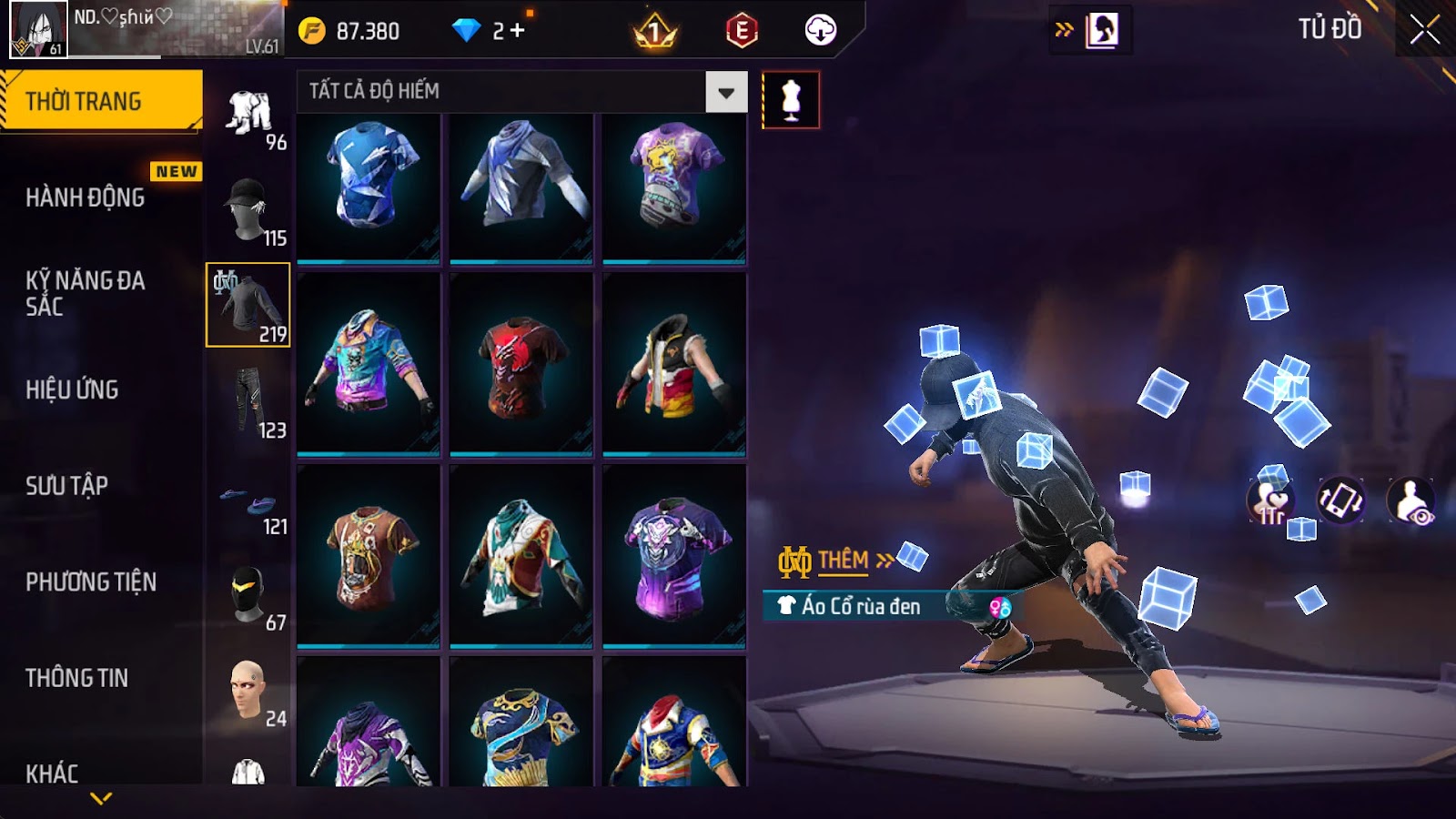Viewport: 1456px width, 819px height.
Task: Select the mask category with 67 items
Action: tap(249, 596)
